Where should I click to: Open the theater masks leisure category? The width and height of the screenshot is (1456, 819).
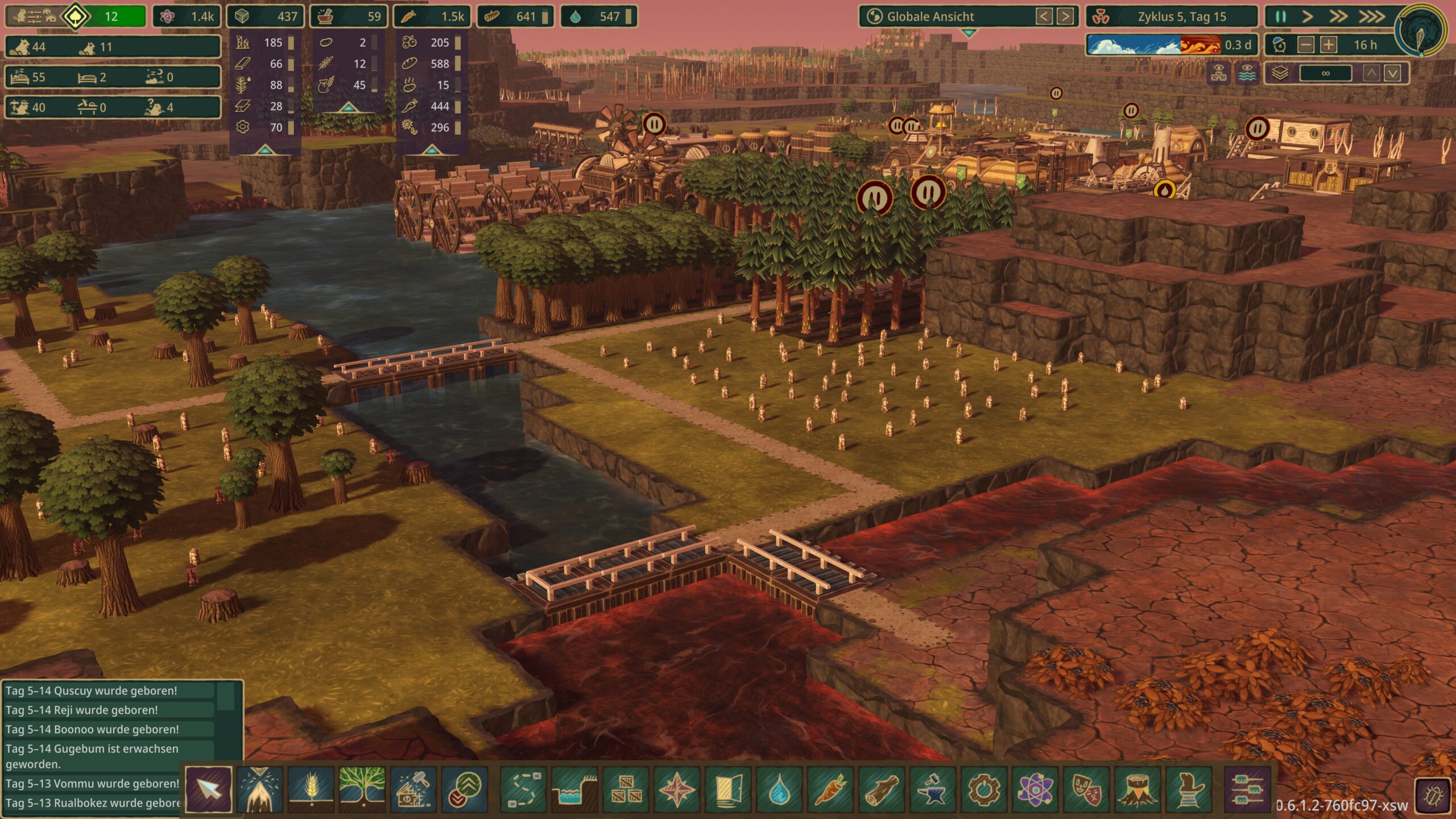(1085, 789)
